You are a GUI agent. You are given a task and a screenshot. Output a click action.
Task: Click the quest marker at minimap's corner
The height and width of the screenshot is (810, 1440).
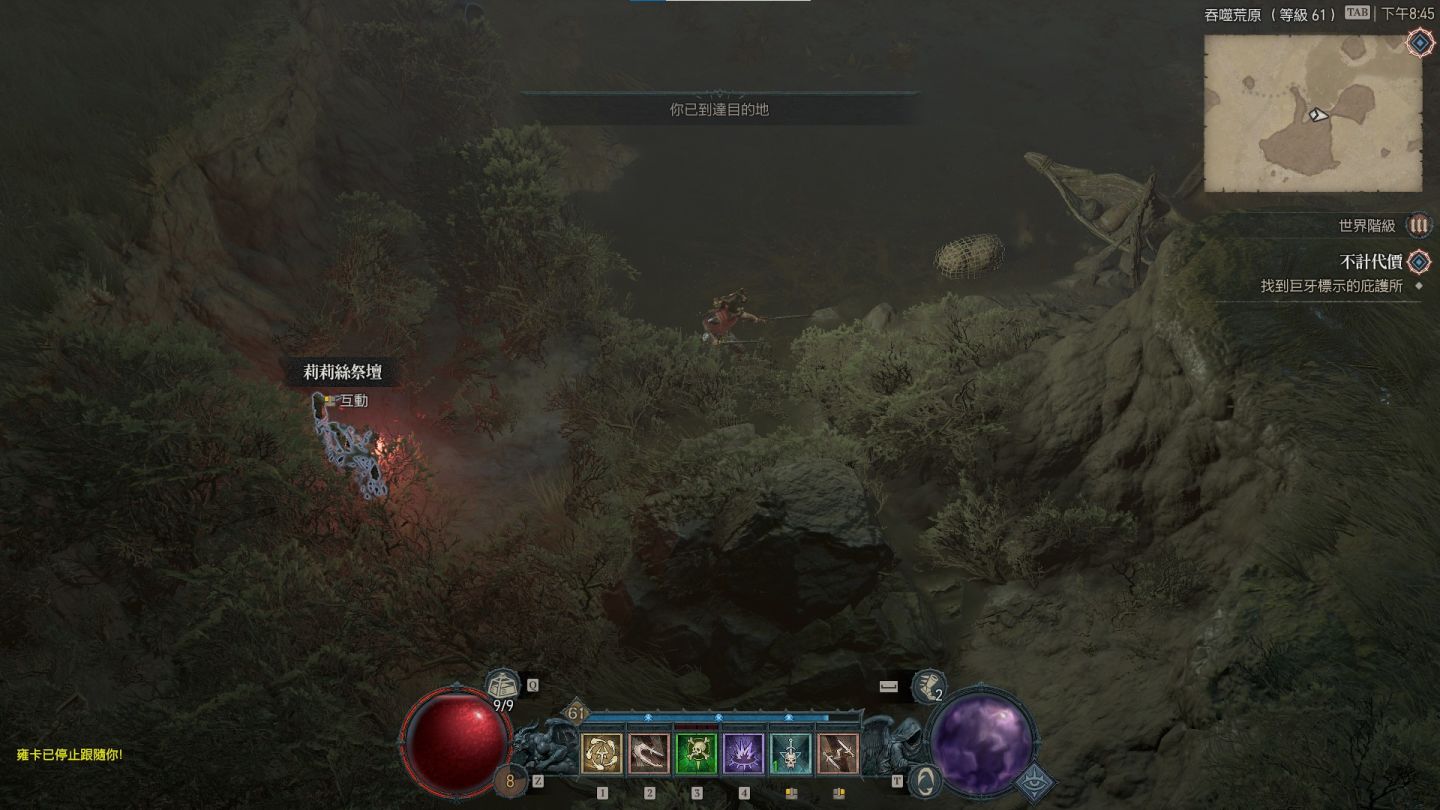[1418, 42]
